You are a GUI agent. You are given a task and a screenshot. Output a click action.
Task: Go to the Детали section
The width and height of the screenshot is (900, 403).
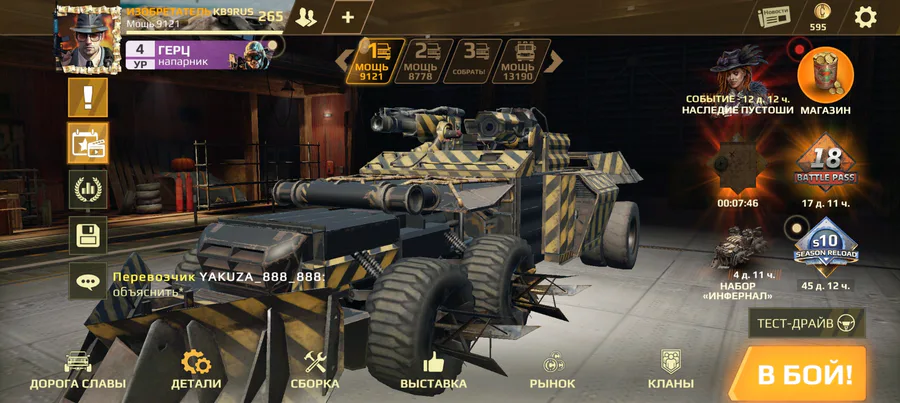(x=196, y=370)
